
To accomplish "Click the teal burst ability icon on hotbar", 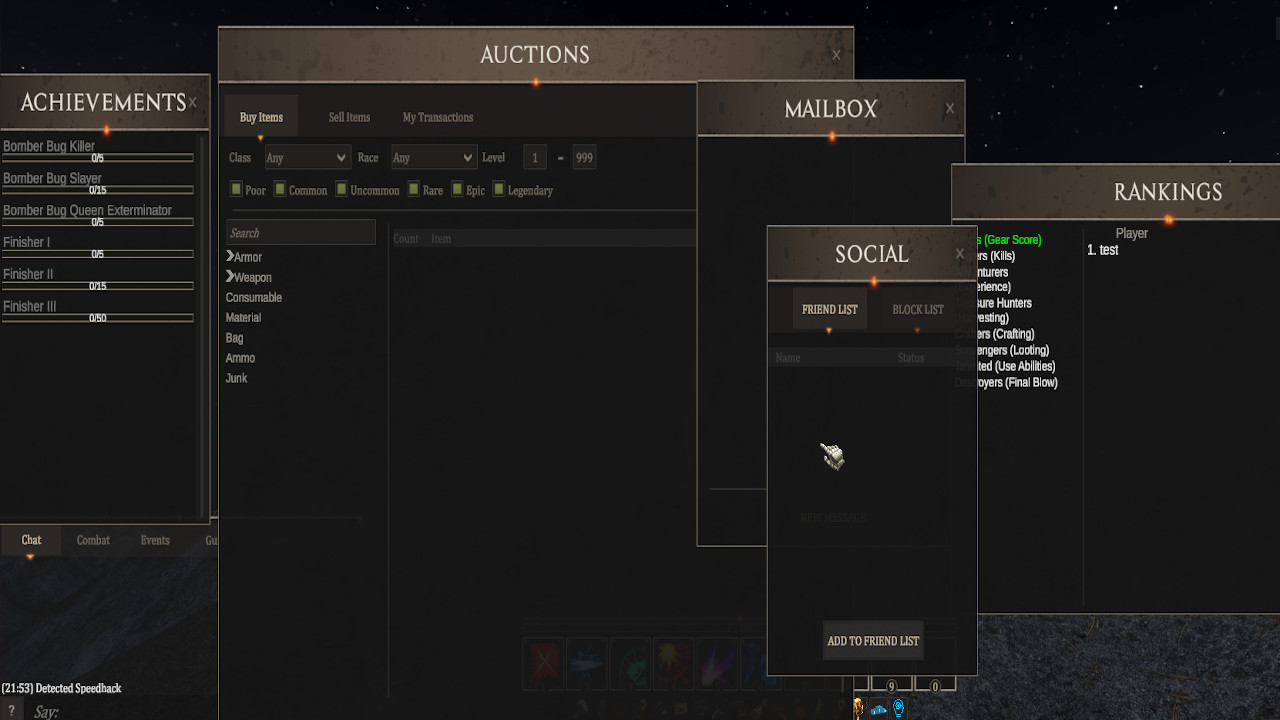I will (x=630, y=663).
